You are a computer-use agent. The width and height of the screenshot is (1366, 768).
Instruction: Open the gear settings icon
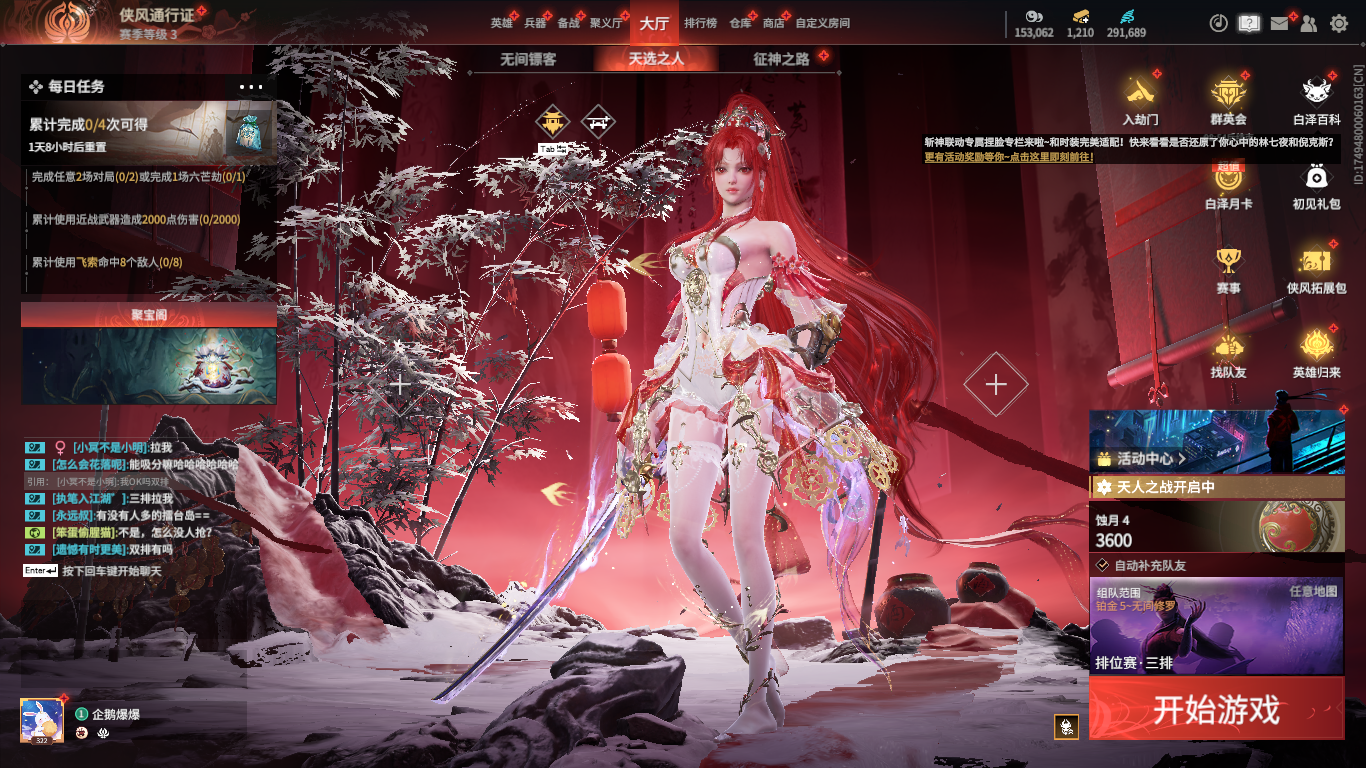[1338, 23]
